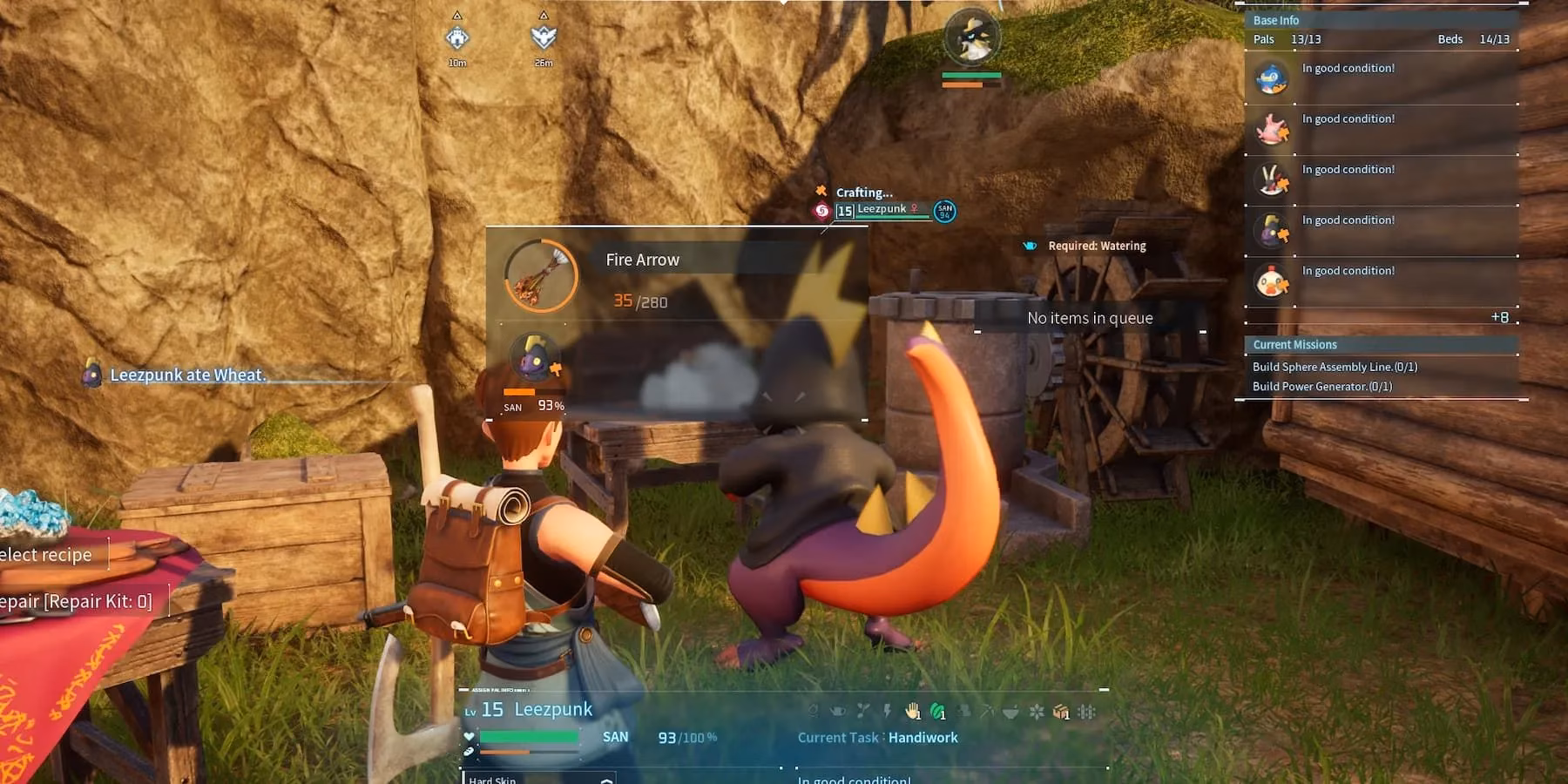Pick the dark purple Leezpunk in Base Info
The image size is (1568, 784).
[1271, 231]
